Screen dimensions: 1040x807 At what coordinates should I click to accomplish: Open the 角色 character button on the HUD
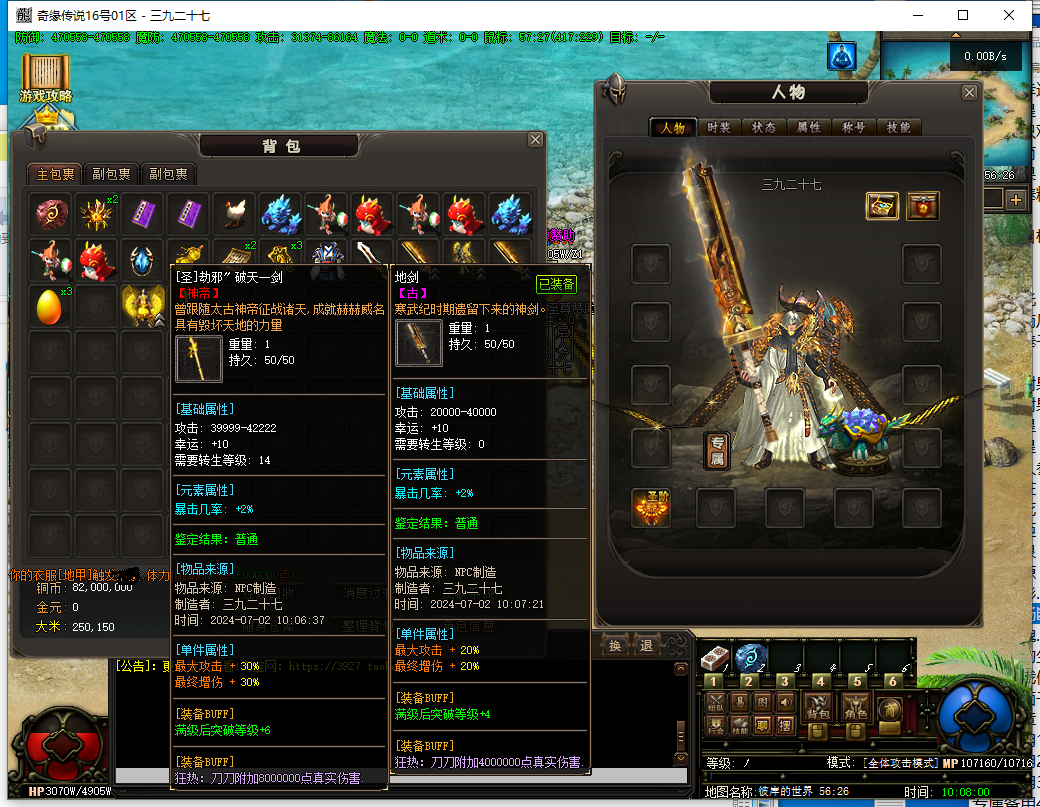point(855,704)
